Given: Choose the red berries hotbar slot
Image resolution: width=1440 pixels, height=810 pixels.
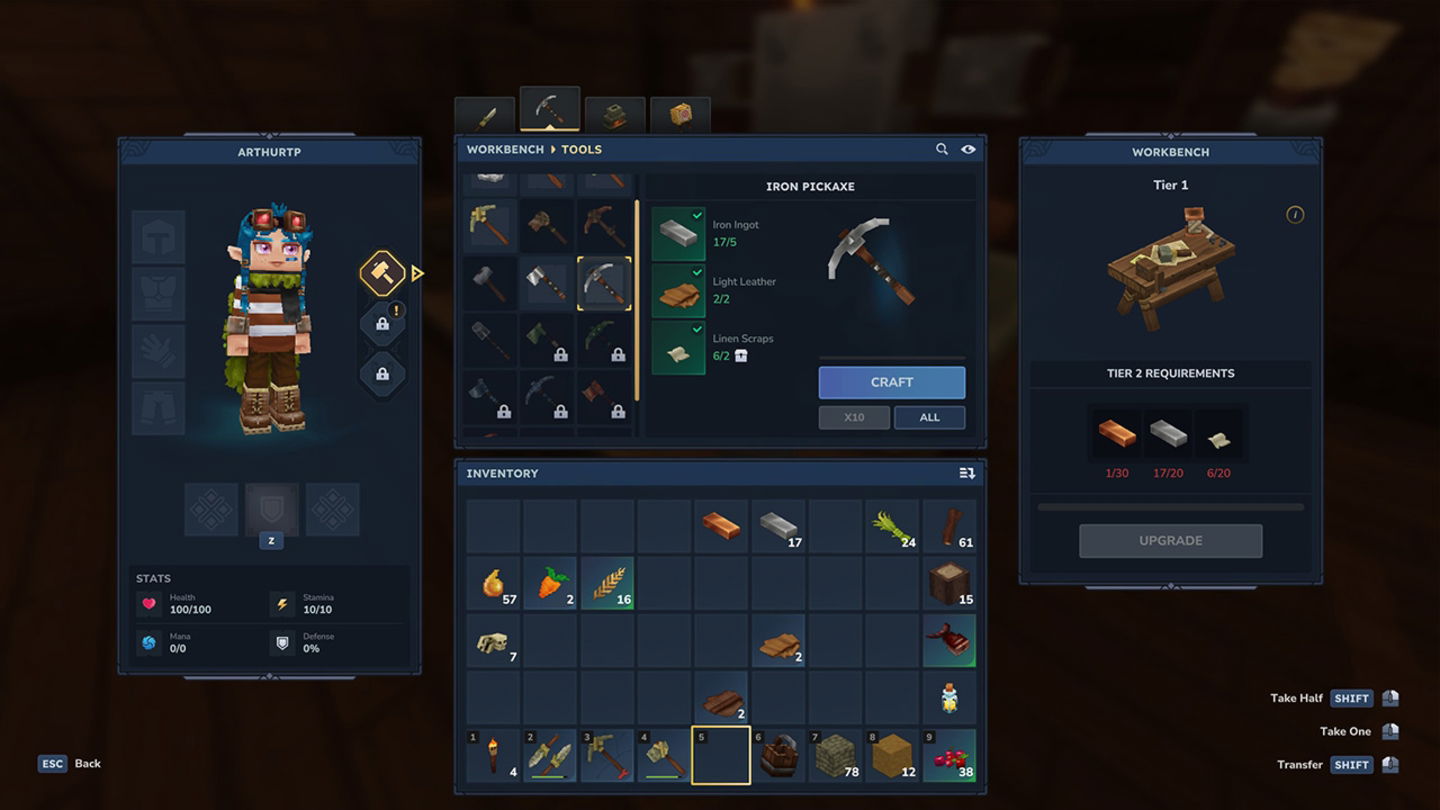Looking at the screenshot, I should [x=949, y=755].
